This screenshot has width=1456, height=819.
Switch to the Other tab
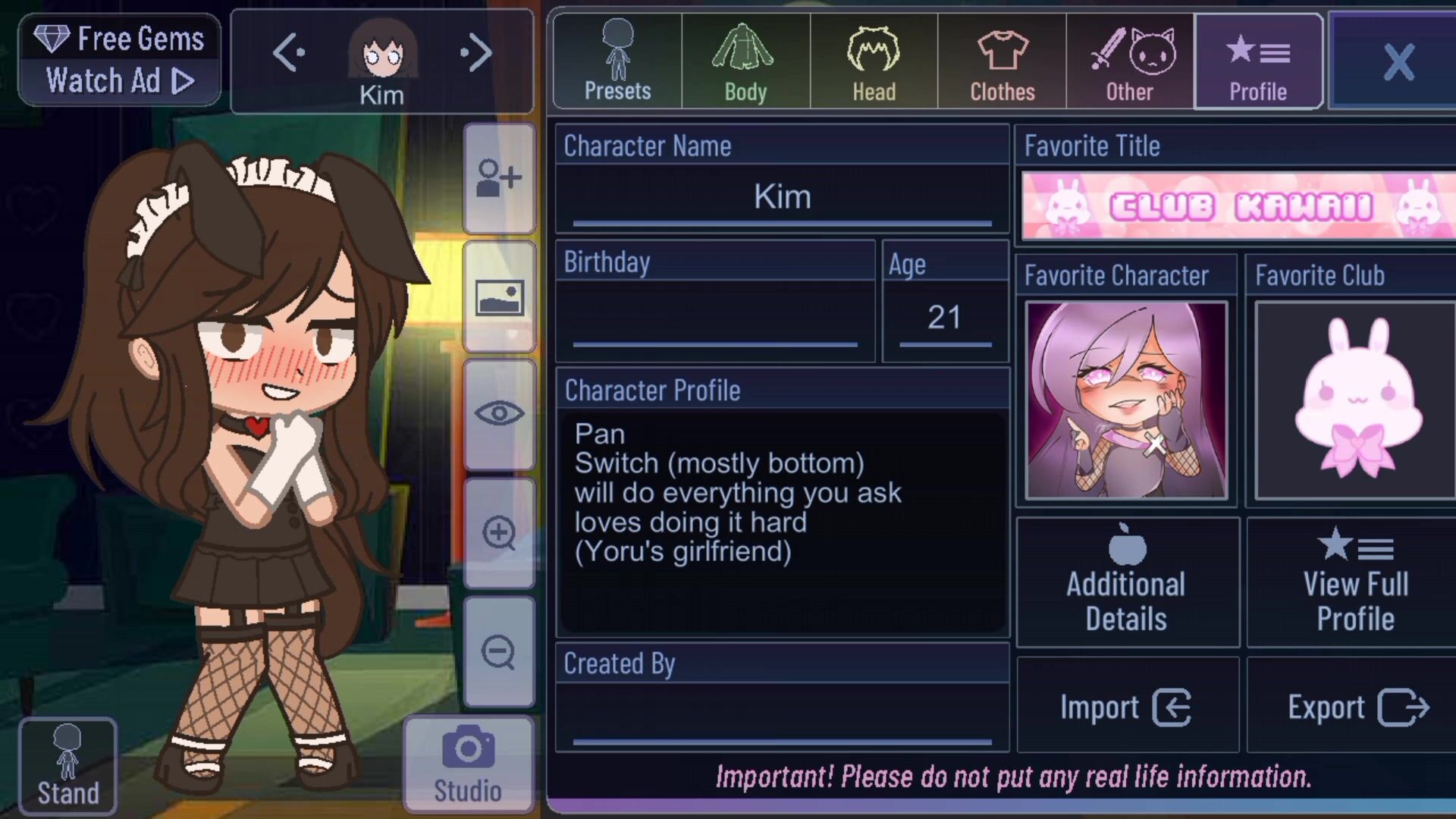click(x=1130, y=61)
